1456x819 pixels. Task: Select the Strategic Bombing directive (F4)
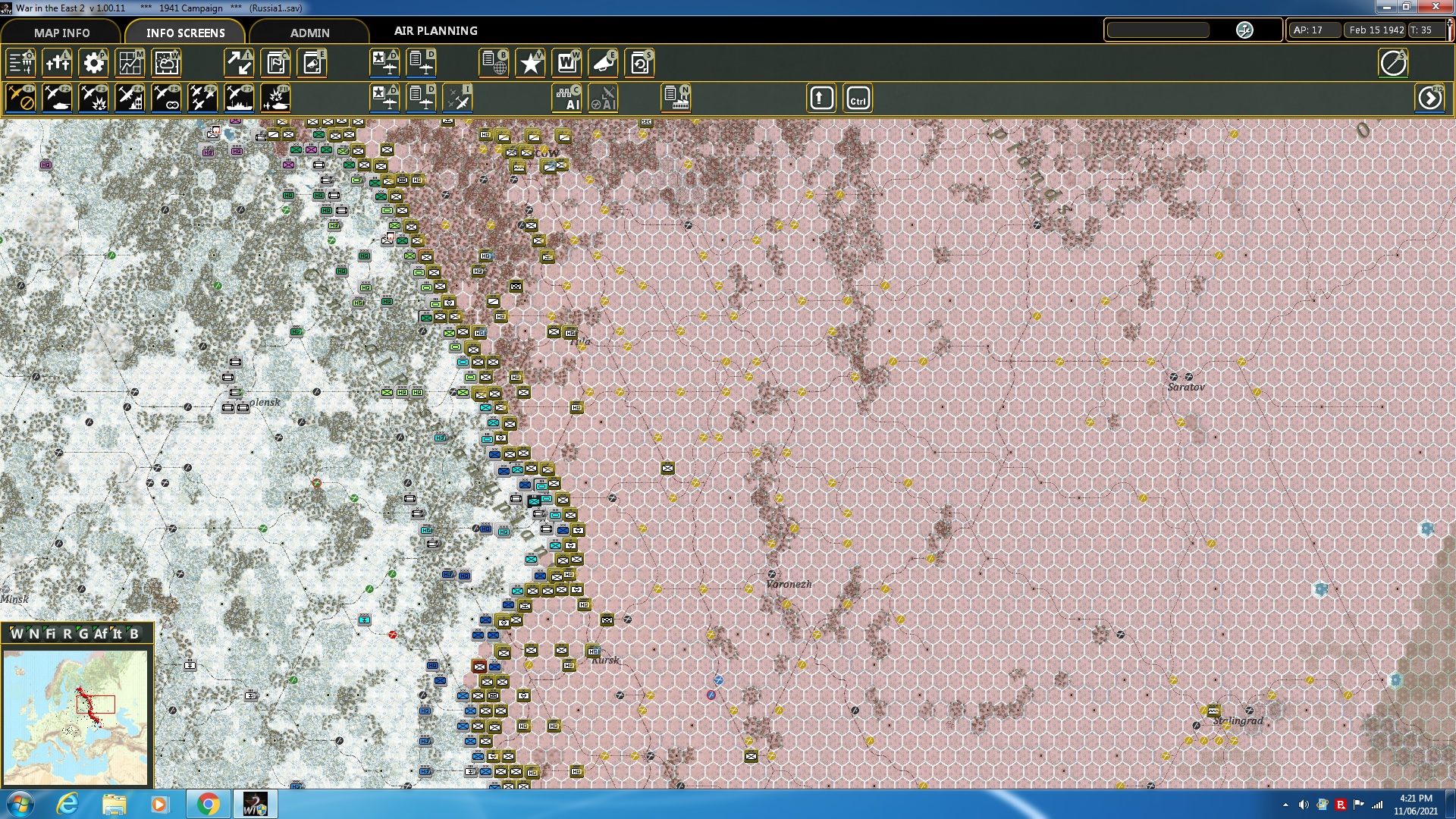coord(130,97)
